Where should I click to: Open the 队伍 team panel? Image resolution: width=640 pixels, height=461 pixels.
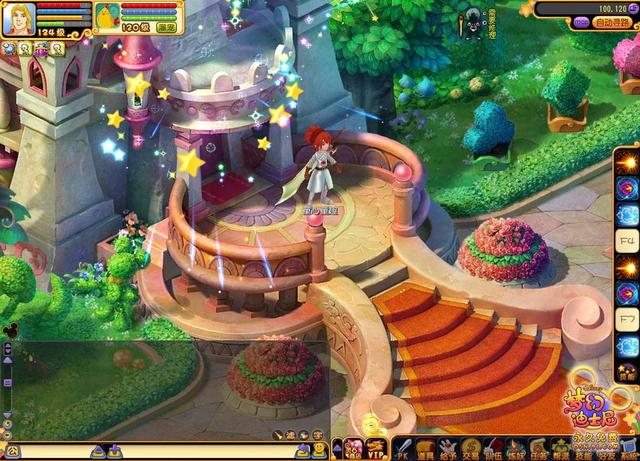point(492,449)
